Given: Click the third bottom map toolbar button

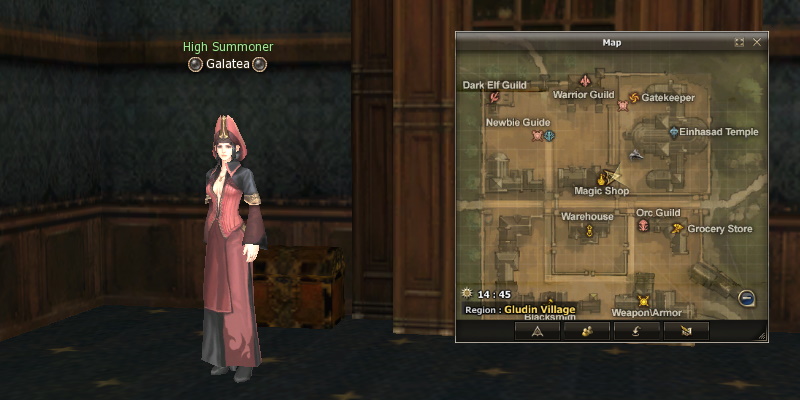Looking at the screenshot, I should point(636,330).
